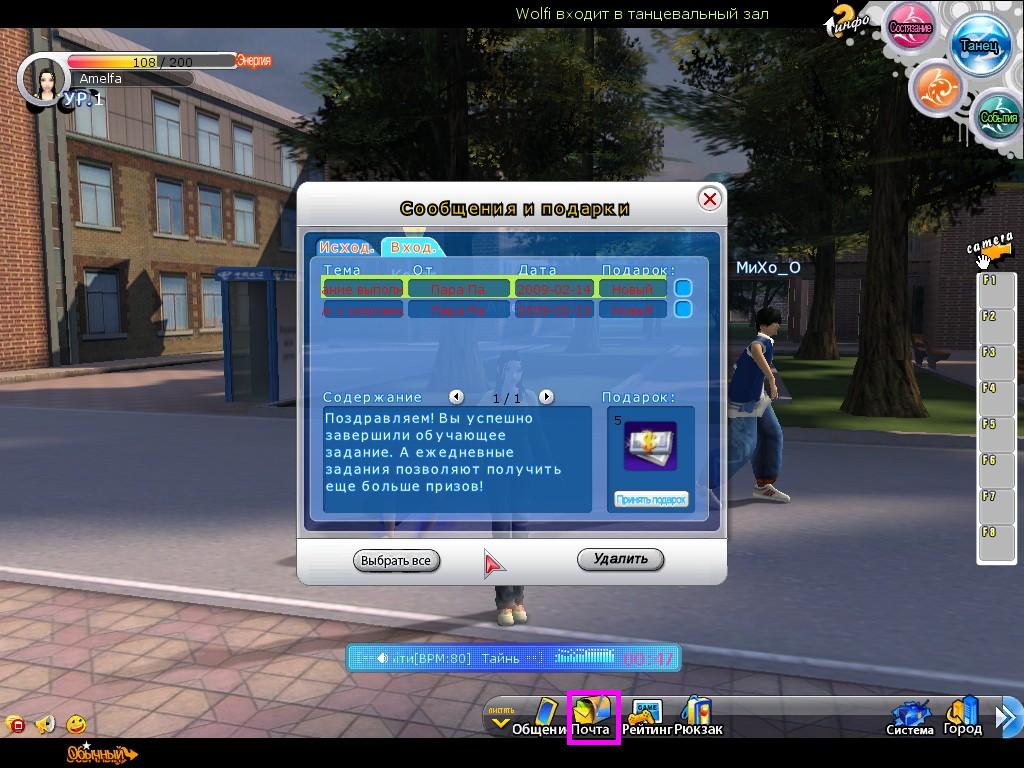Click the Выбрать все button
This screenshot has width=1024, height=768.
point(396,560)
